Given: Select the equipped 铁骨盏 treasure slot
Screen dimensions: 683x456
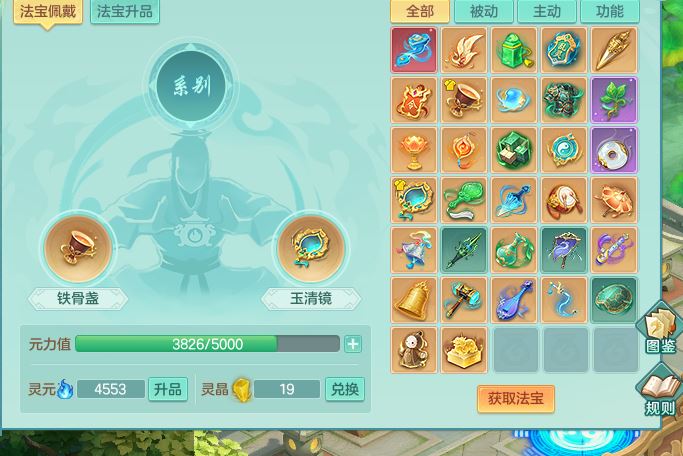Looking at the screenshot, I should point(78,248).
